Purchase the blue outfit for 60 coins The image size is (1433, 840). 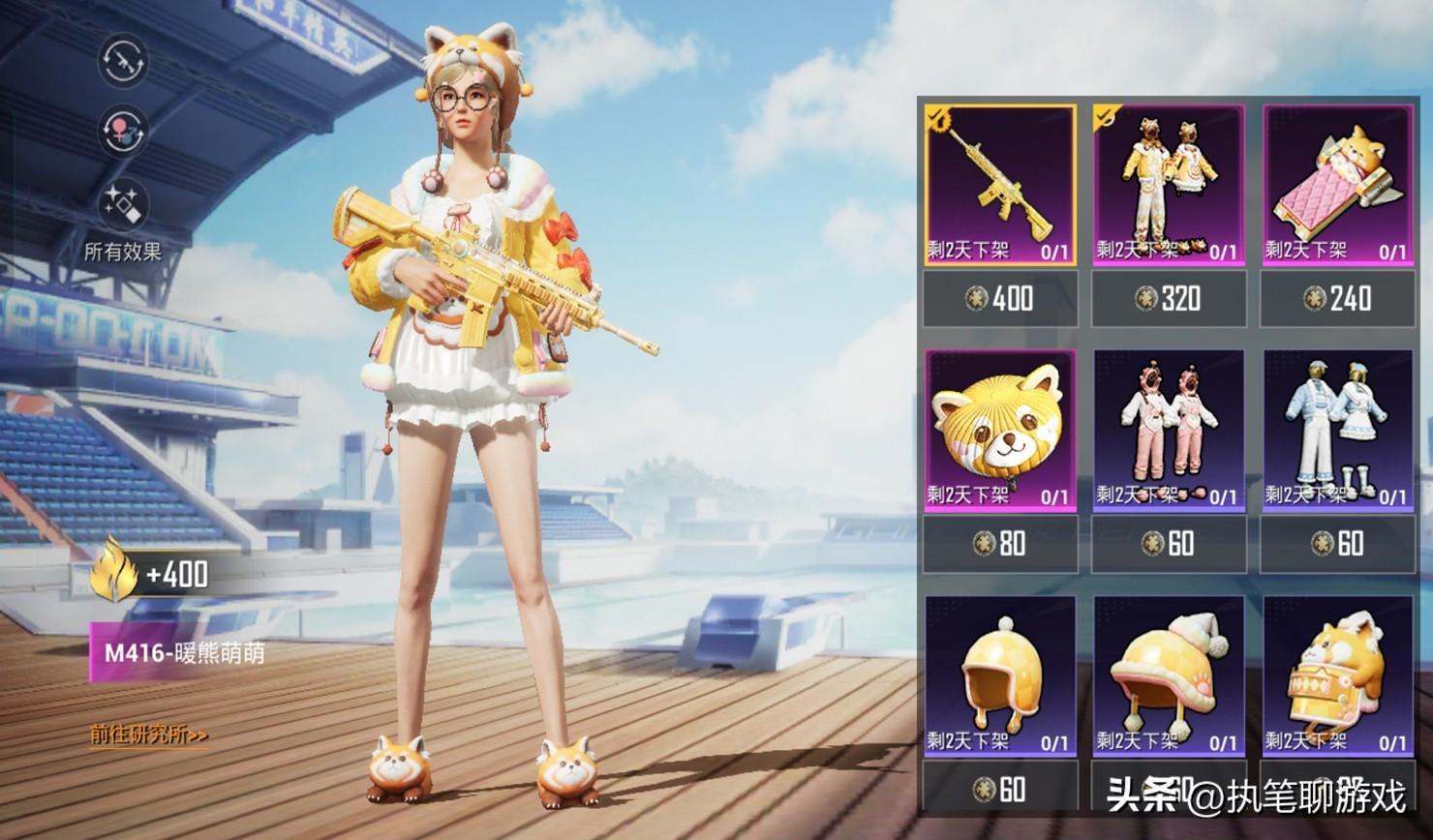1337,543
